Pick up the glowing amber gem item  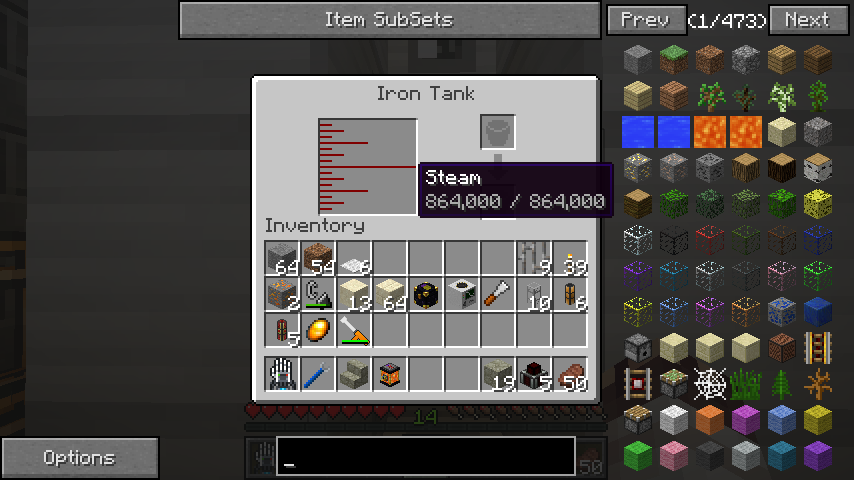click(319, 329)
